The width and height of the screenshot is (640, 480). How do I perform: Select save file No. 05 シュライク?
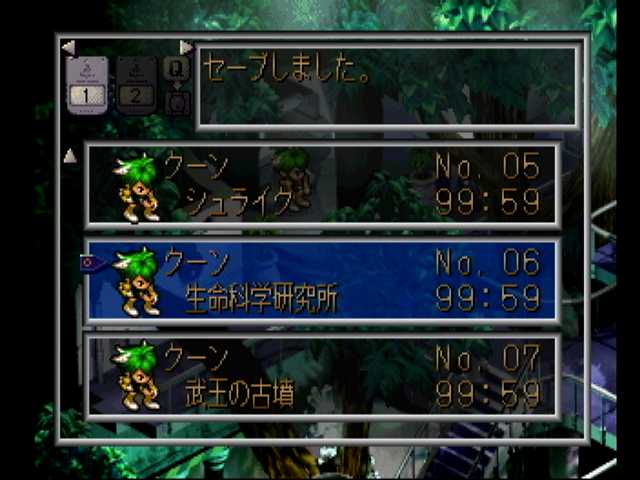[320, 185]
